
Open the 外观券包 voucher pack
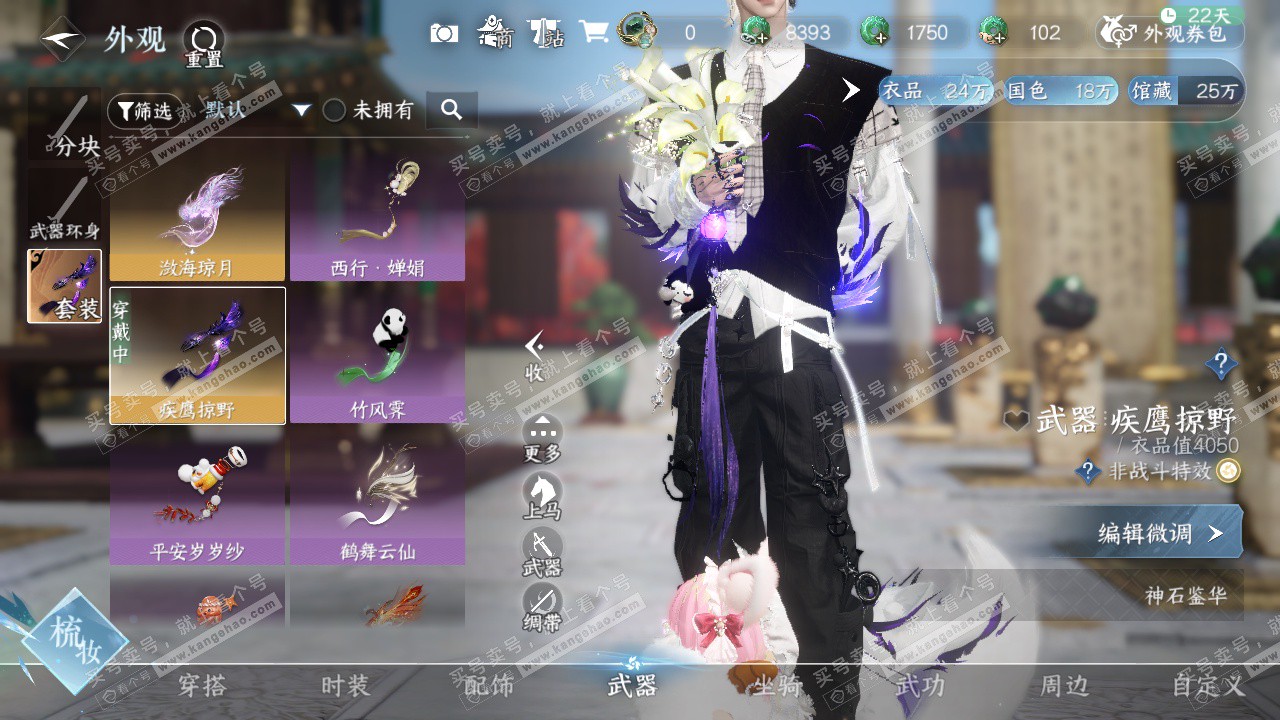1170,33
